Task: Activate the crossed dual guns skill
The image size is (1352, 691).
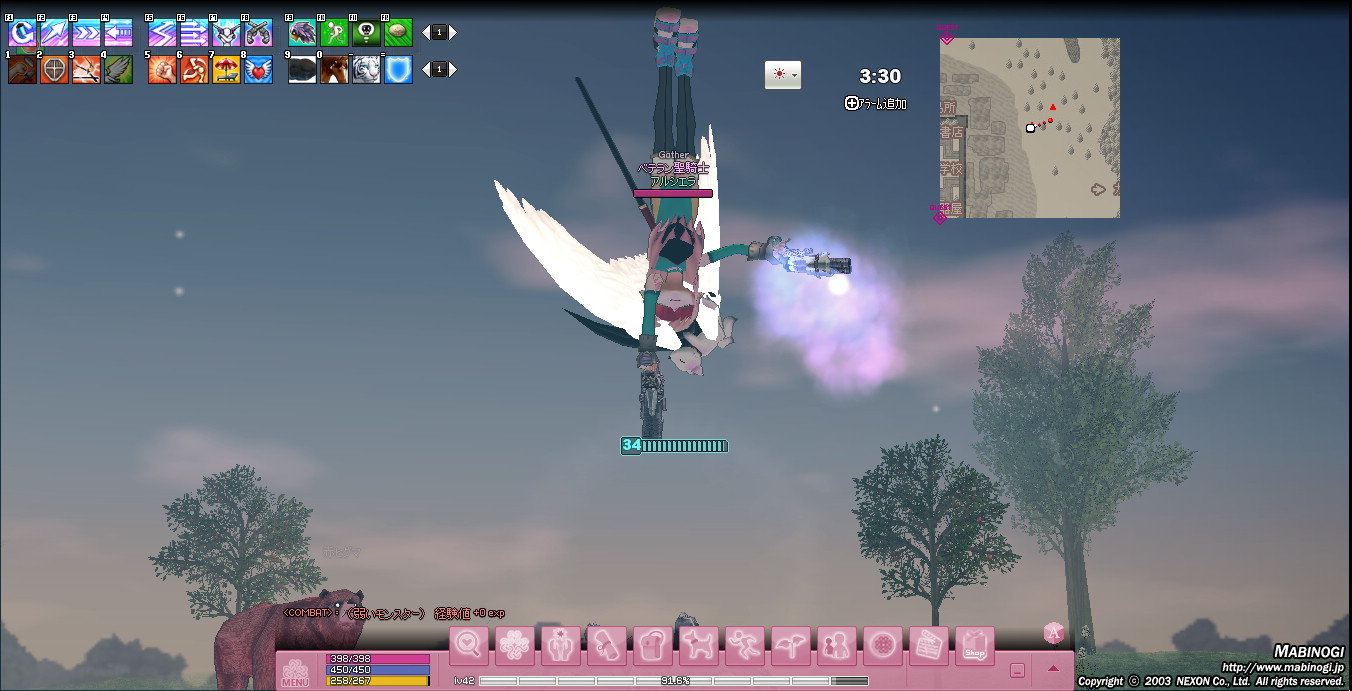Action: tap(259, 33)
